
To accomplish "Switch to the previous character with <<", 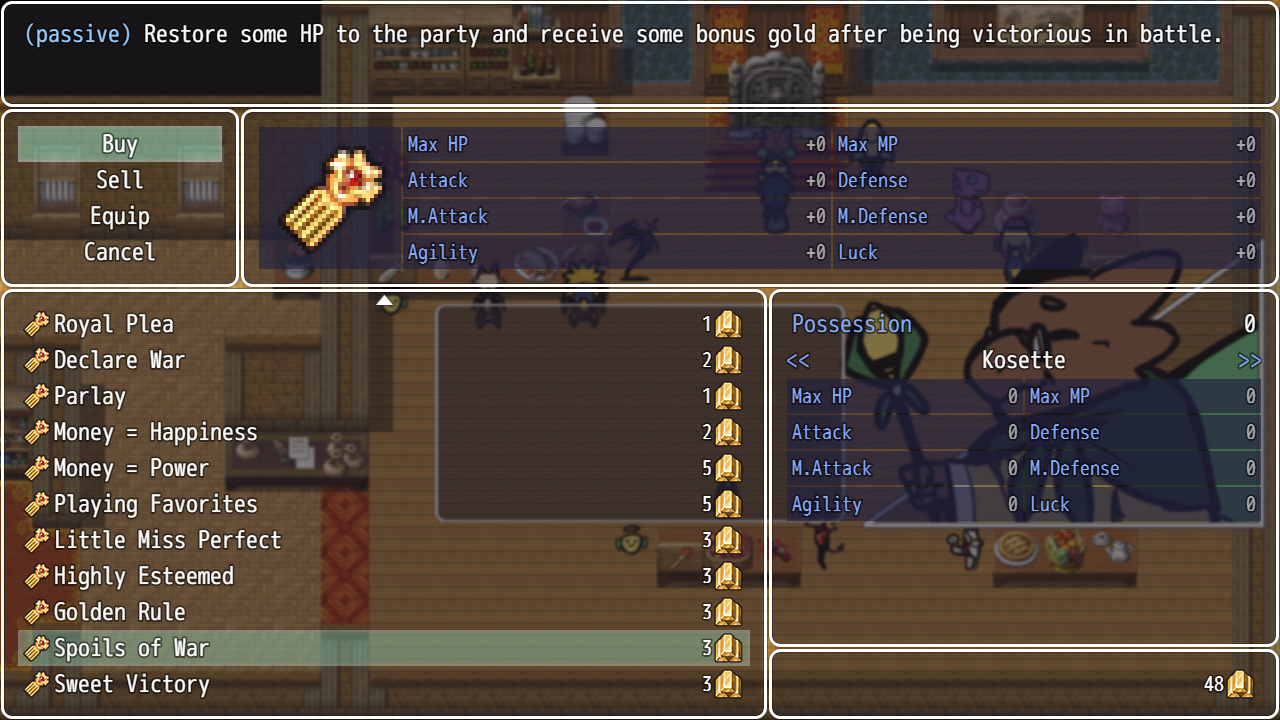I will [x=798, y=360].
